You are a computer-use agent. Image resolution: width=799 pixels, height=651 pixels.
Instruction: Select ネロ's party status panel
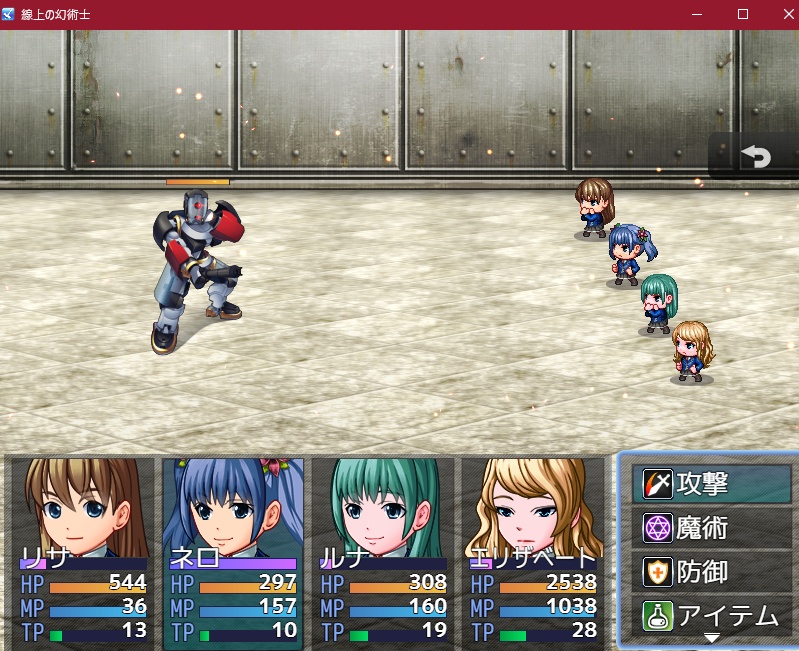tap(234, 551)
